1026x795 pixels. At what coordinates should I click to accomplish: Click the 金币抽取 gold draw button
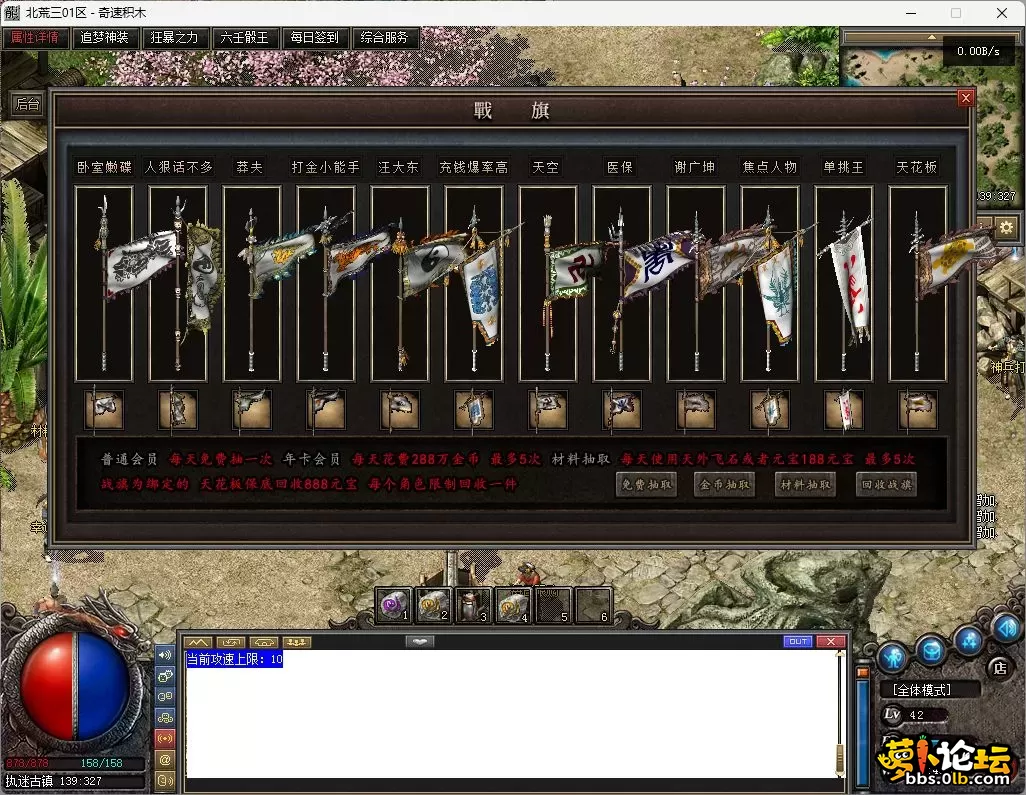[x=724, y=485]
